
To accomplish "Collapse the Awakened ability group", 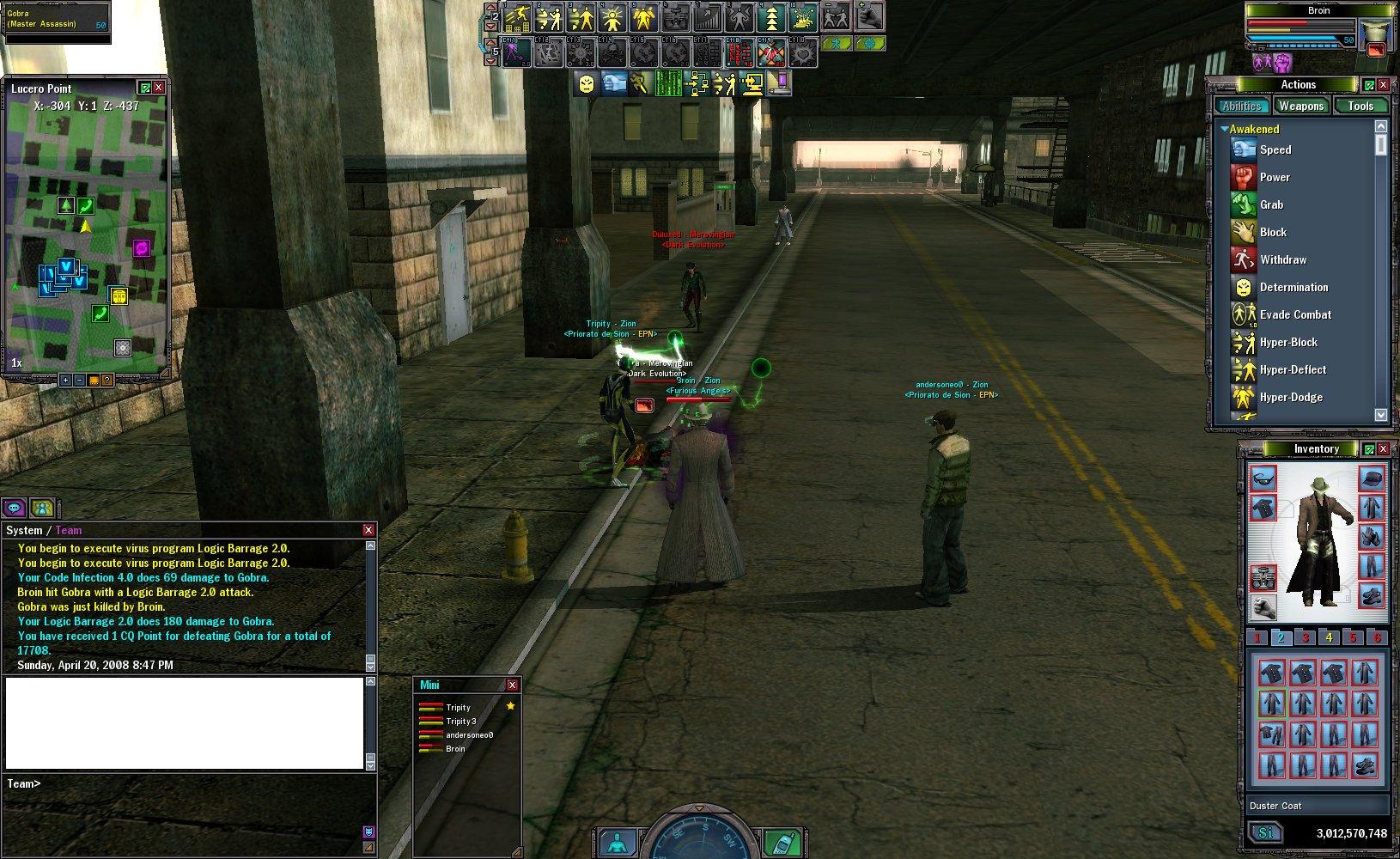I will coord(1225,129).
